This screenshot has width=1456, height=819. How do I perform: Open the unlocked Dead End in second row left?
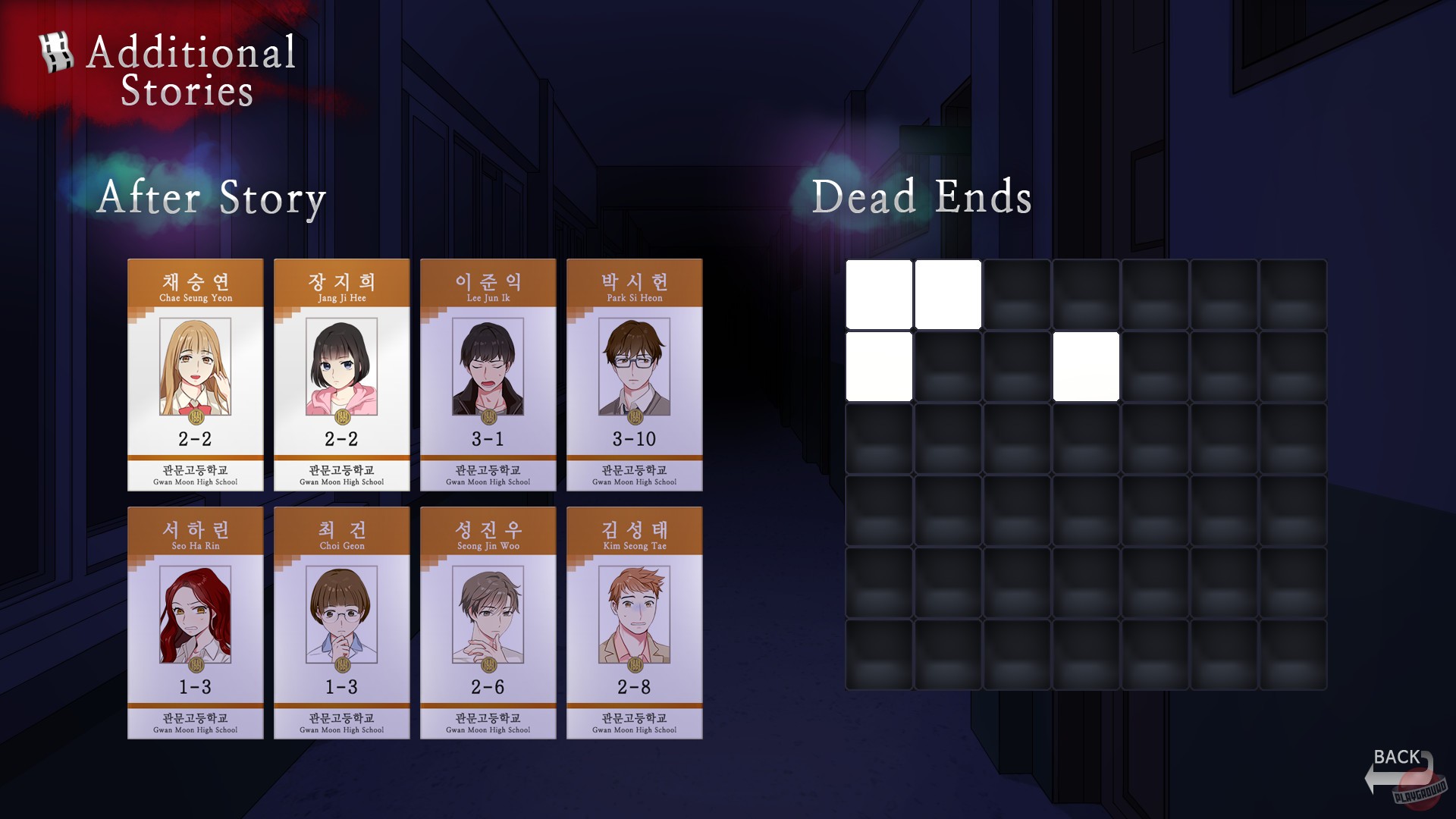click(878, 365)
